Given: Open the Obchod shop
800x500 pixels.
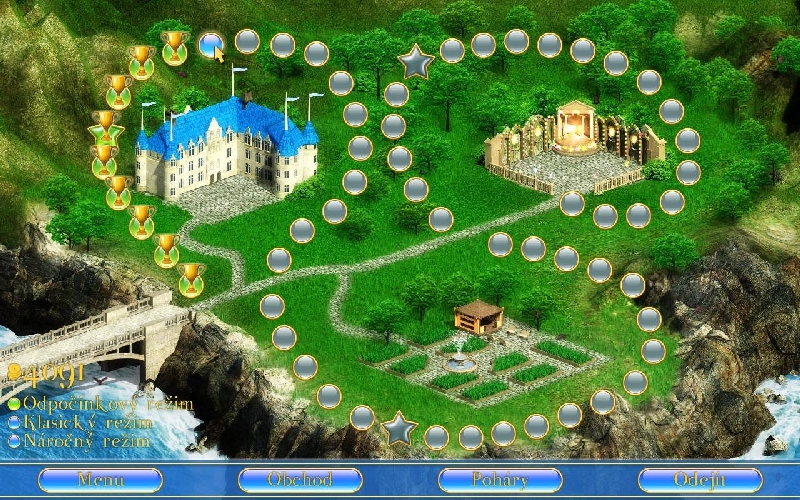Looking at the screenshot, I should coord(300,480).
